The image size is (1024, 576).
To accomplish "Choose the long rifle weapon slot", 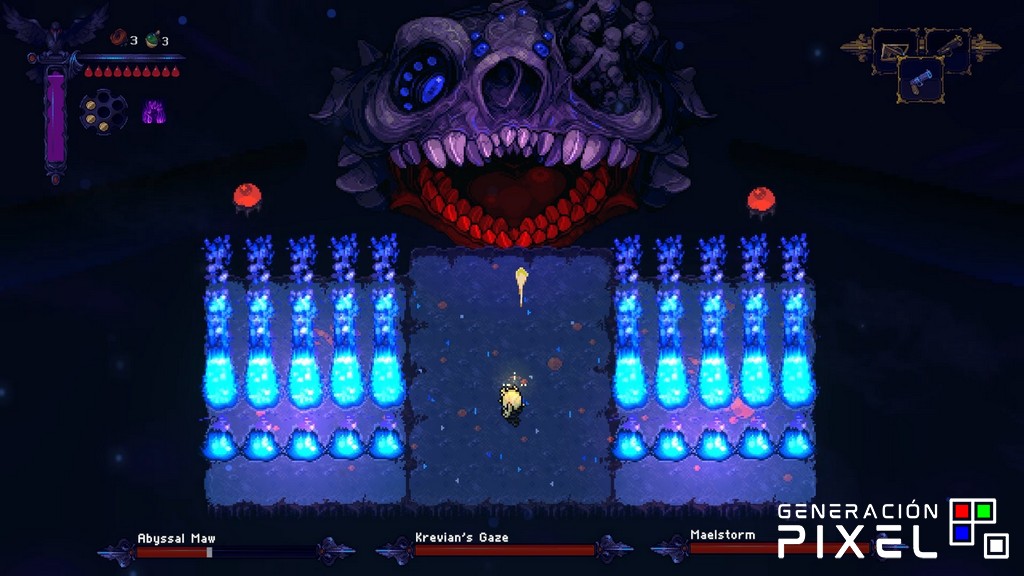I will [949, 46].
